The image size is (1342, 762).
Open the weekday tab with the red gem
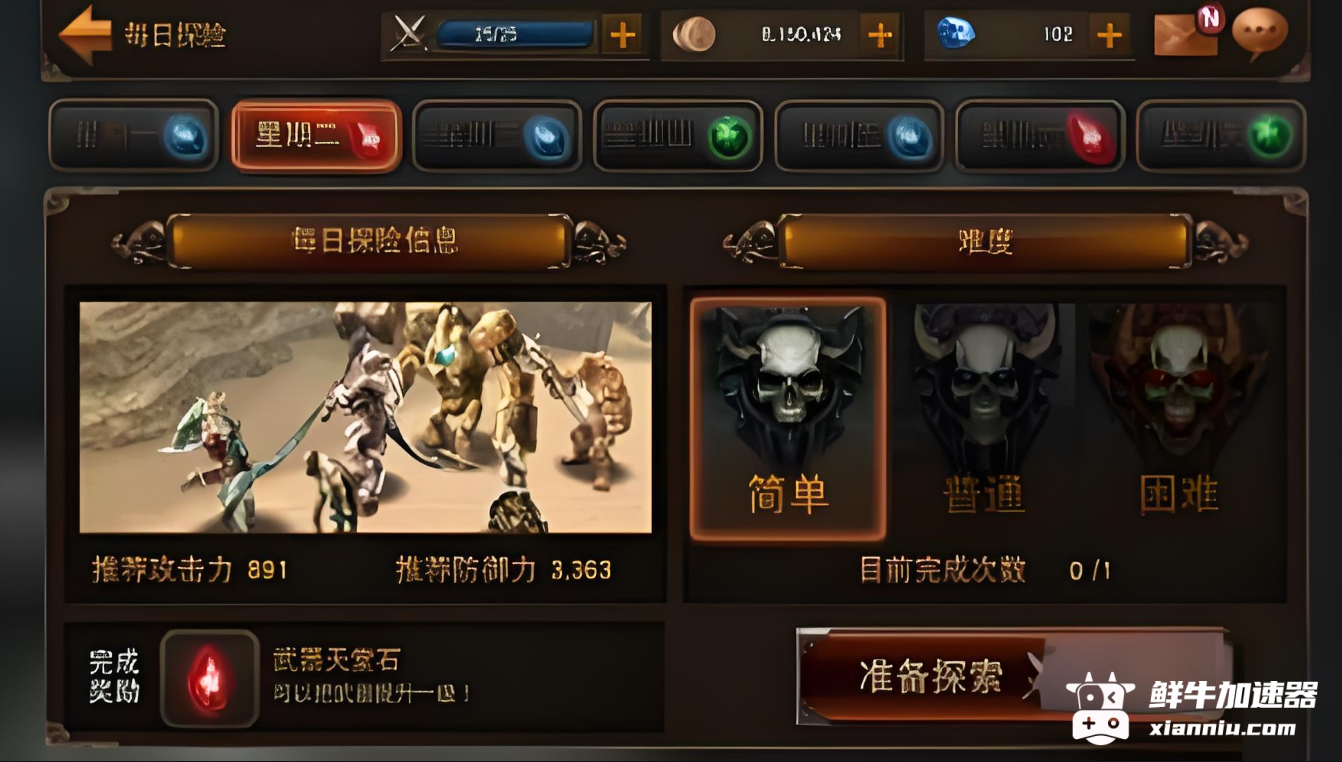pyautogui.click(x=1040, y=135)
